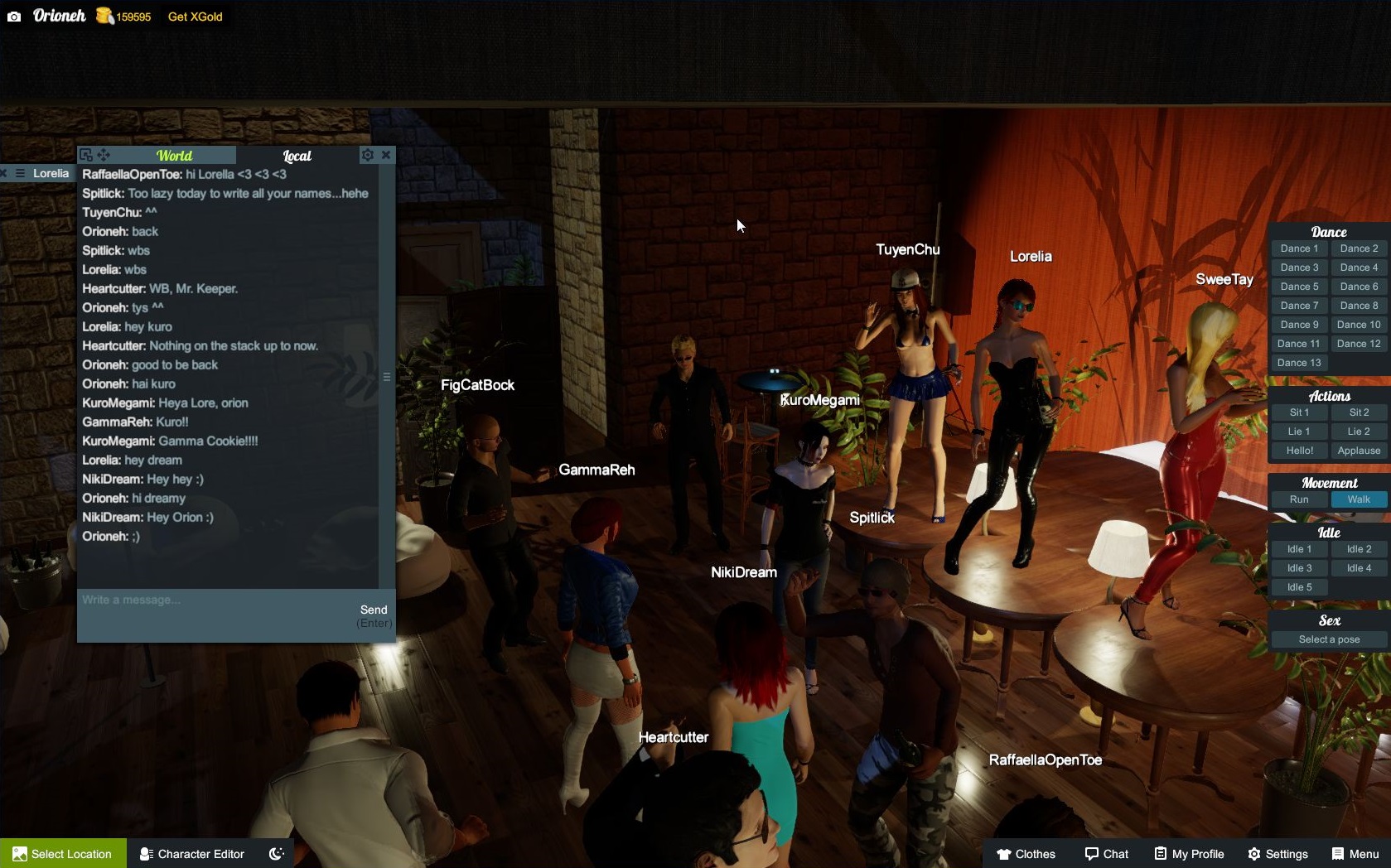The height and width of the screenshot is (868, 1391).
Task: Close the chat window
Action: click(386, 155)
